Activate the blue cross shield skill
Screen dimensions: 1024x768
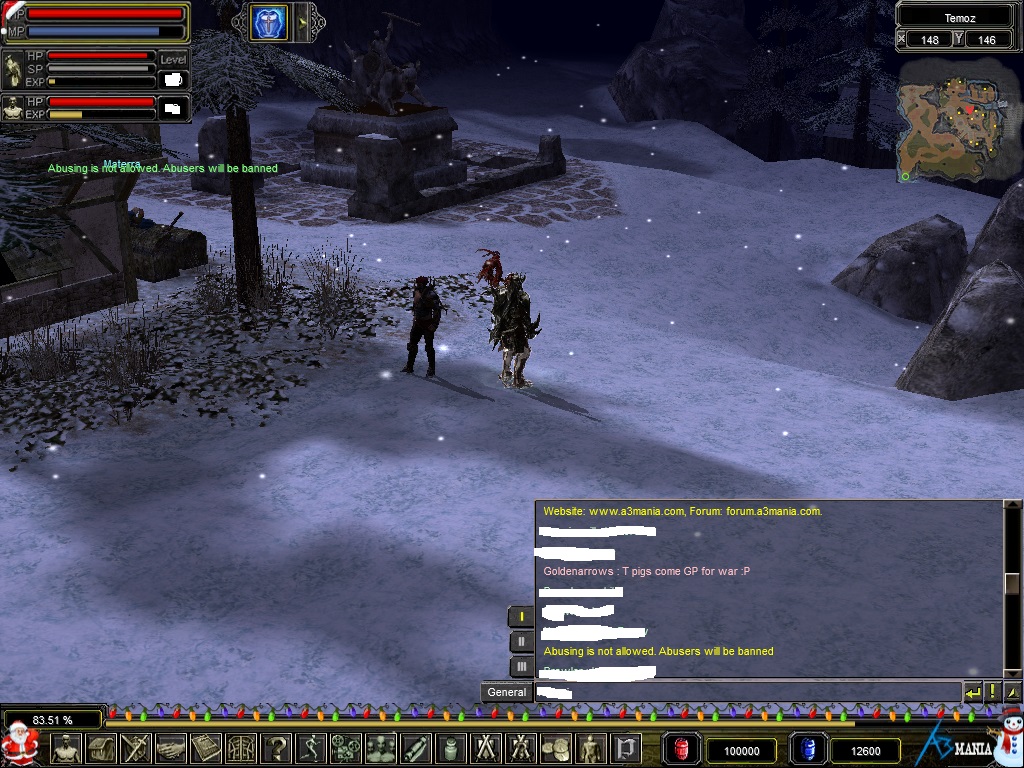pyautogui.click(x=268, y=23)
